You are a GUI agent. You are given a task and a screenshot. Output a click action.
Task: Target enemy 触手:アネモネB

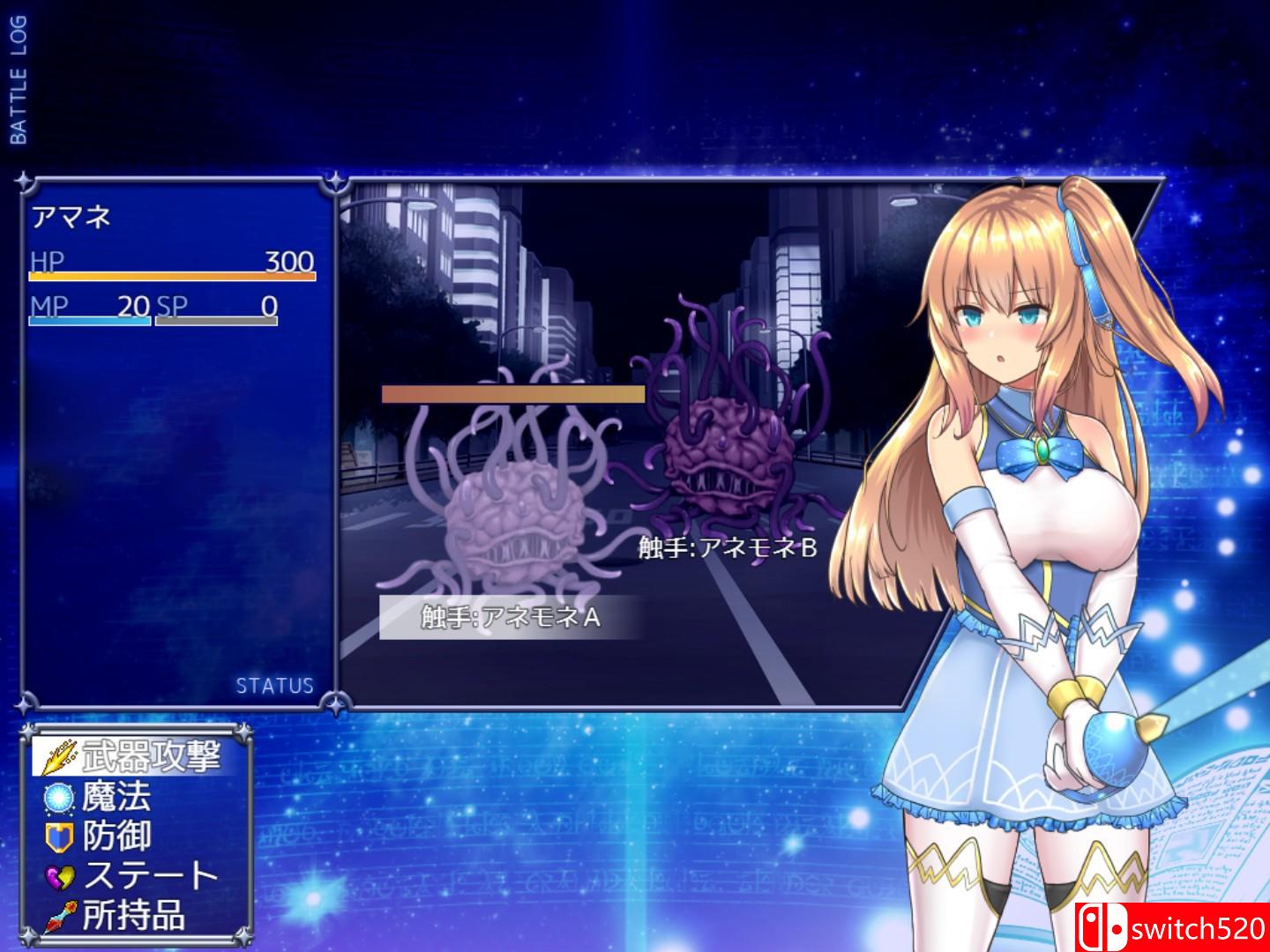(725, 547)
